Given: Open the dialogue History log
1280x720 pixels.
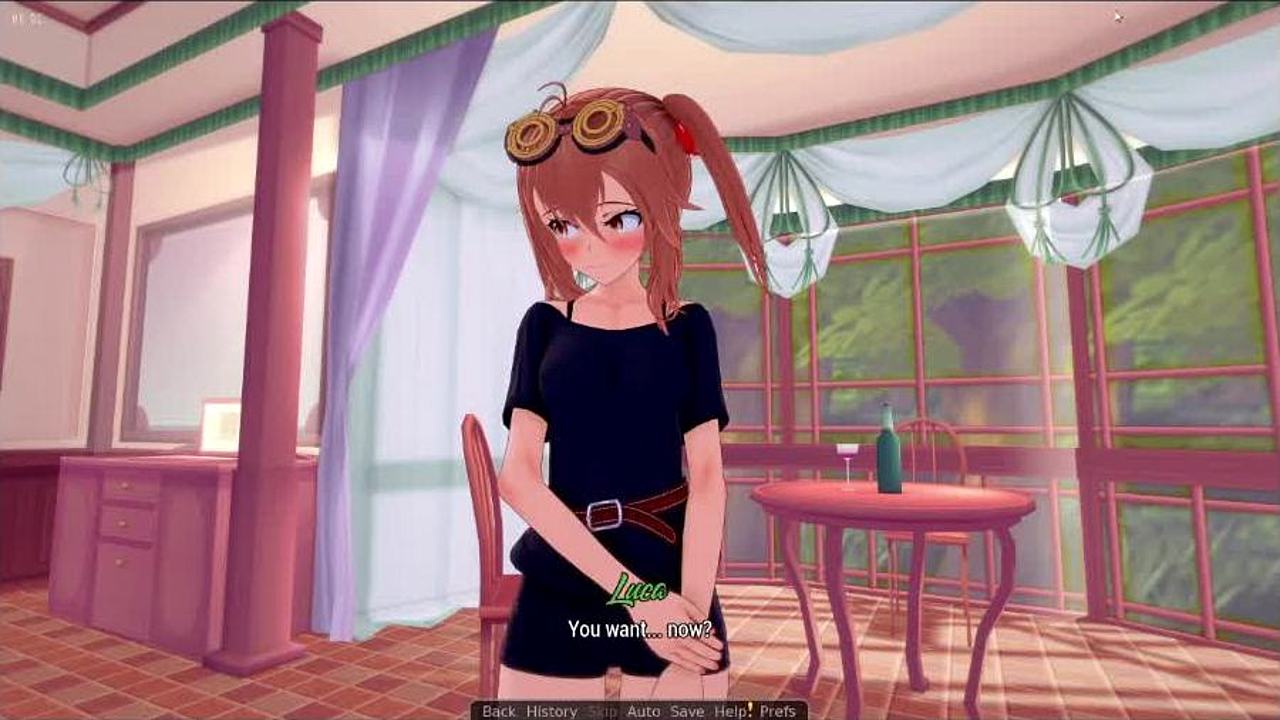Looking at the screenshot, I should [x=551, y=711].
